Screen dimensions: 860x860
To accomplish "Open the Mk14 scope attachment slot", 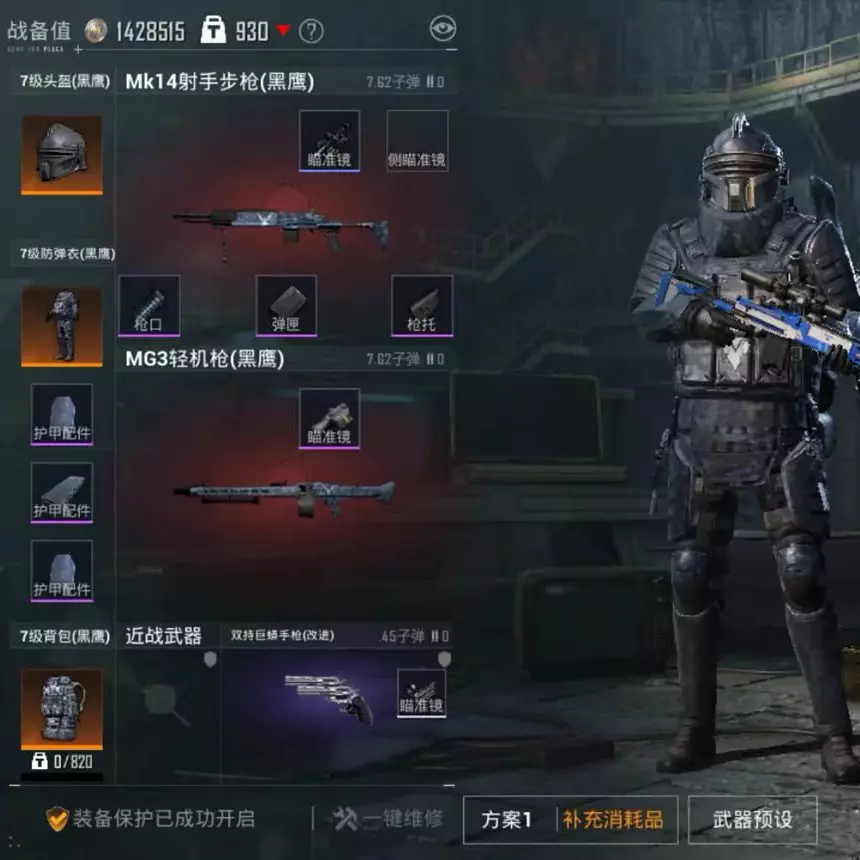I will [x=329, y=140].
